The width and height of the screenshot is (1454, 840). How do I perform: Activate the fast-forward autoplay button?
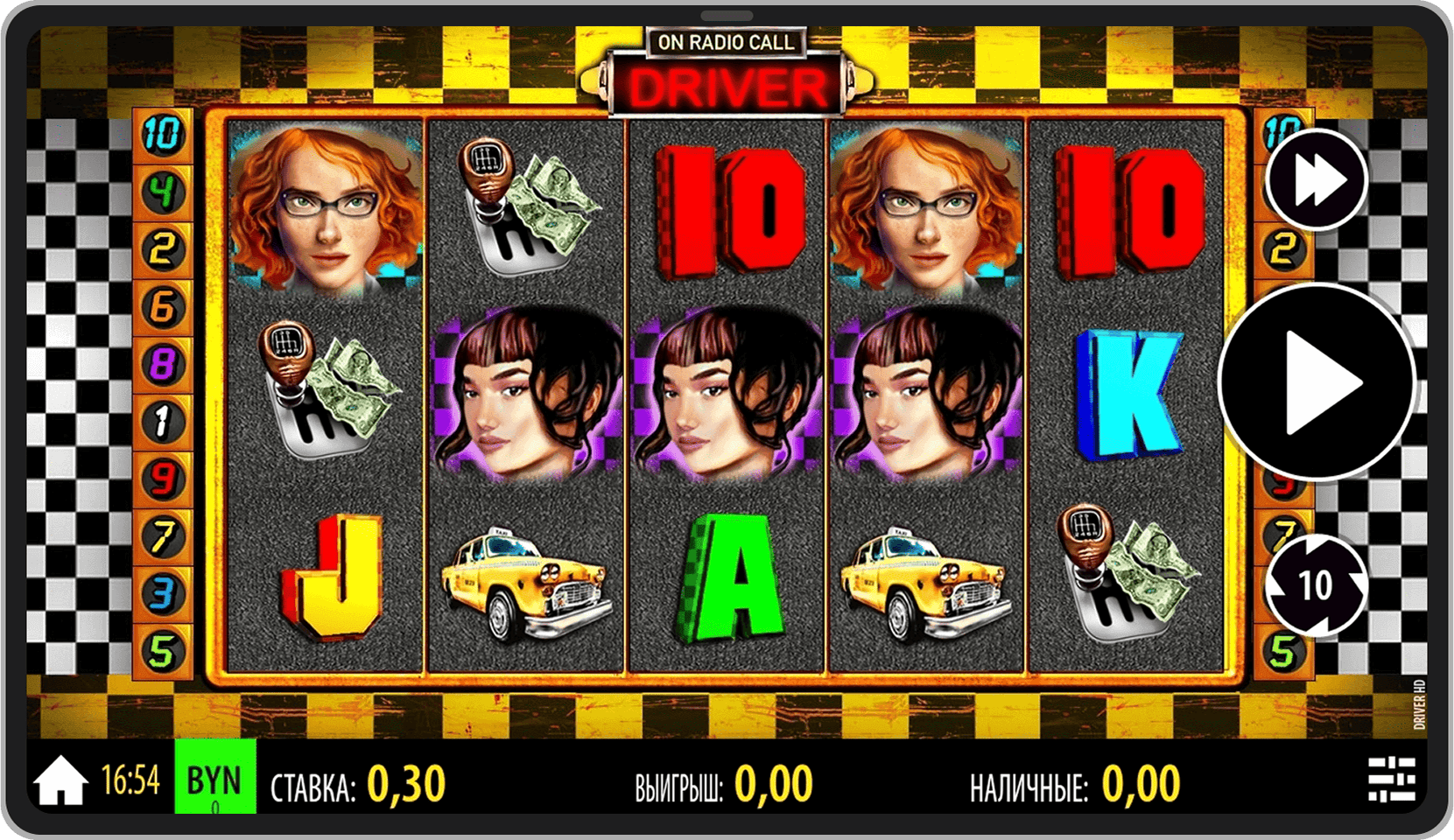tap(1317, 180)
